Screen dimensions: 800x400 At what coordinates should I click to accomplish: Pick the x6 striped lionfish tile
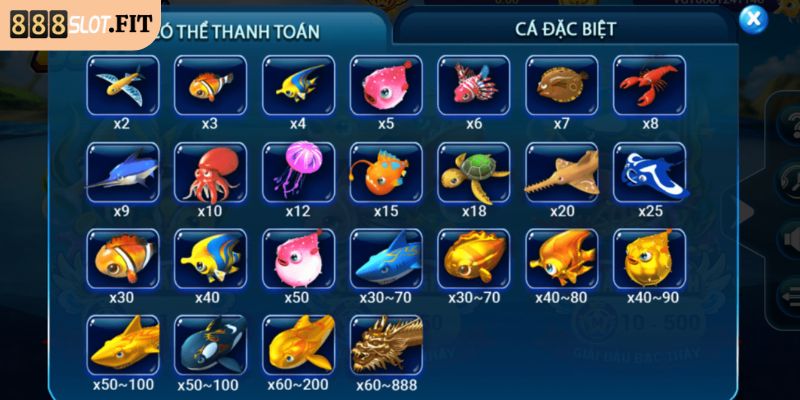[x=474, y=85]
